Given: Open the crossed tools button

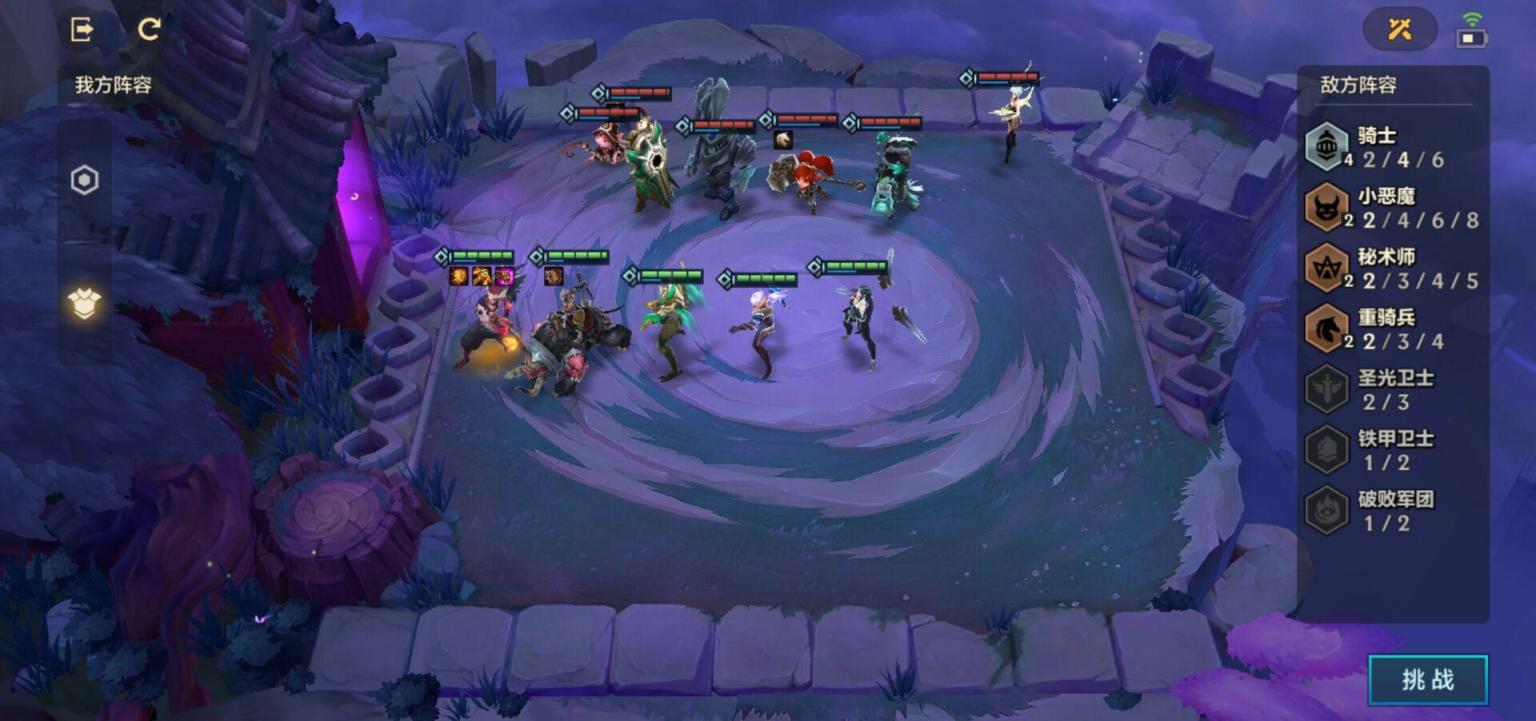Looking at the screenshot, I should tap(1399, 29).
